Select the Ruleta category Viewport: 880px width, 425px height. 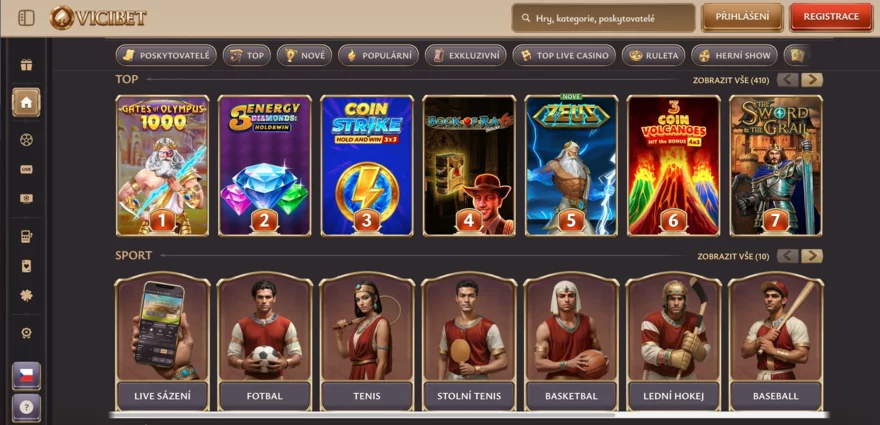click(653, 56)
